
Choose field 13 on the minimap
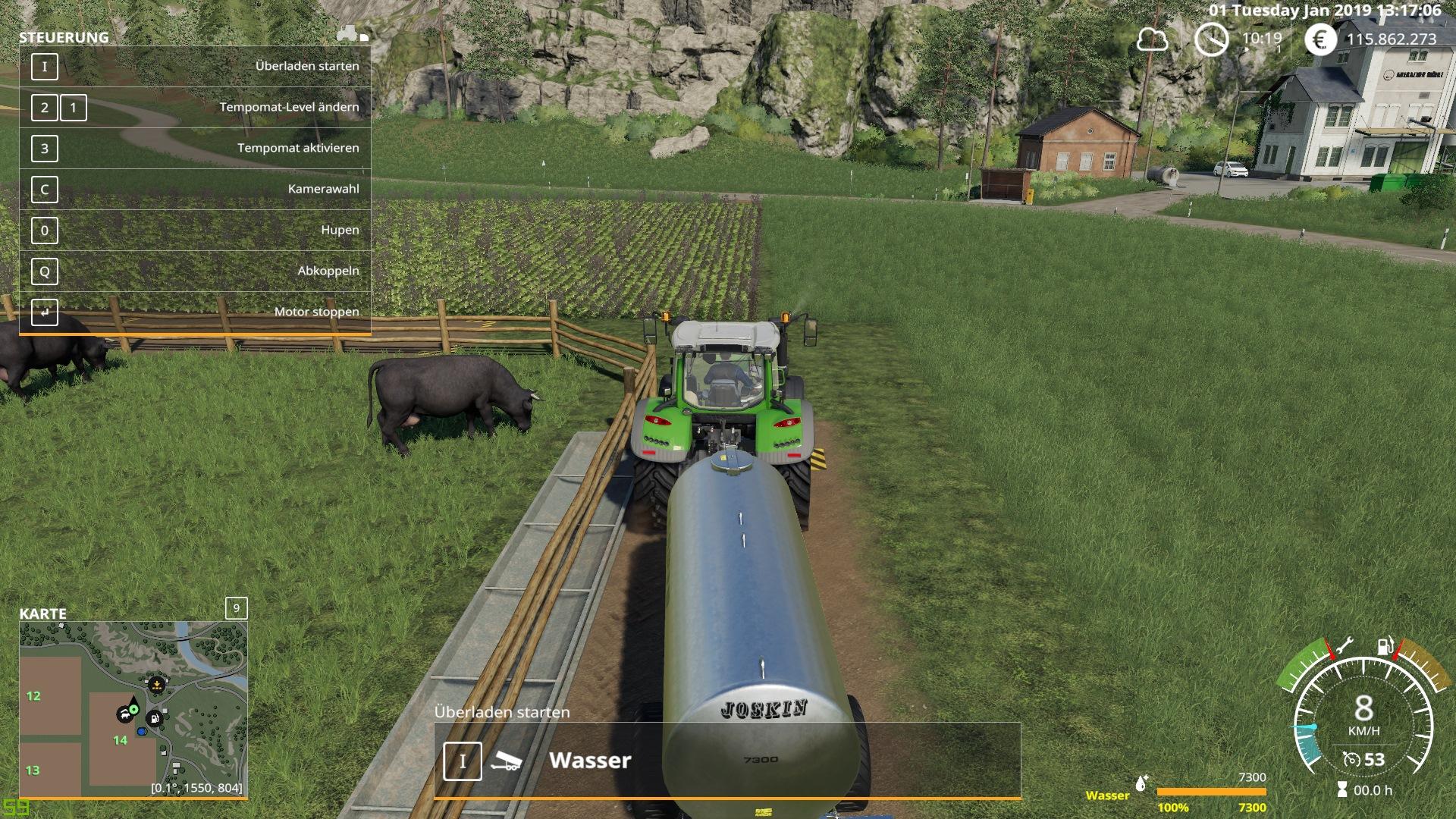[x=33, y=770]
